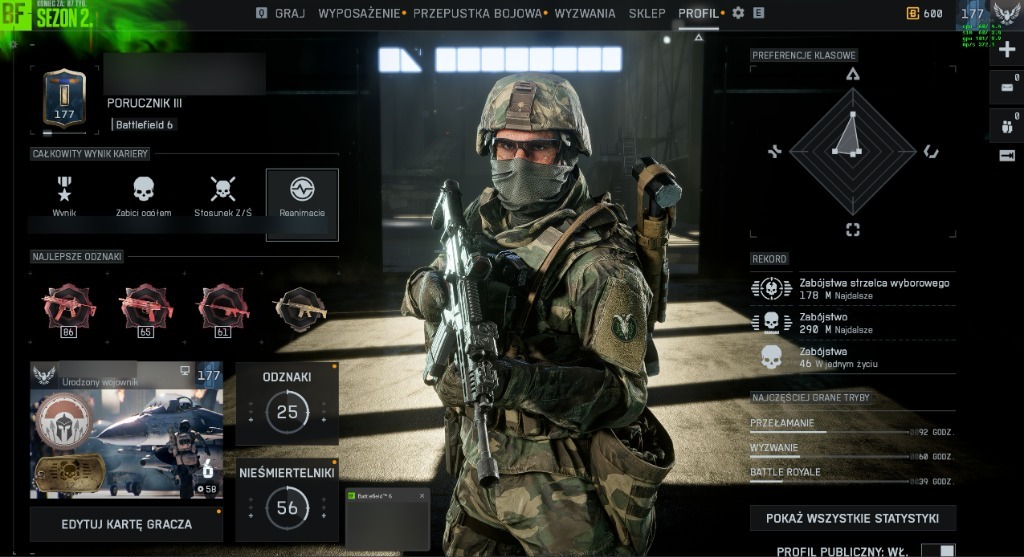Open the WYZWANIA tab
This screenshot has width=1024, height=557.
585,13
